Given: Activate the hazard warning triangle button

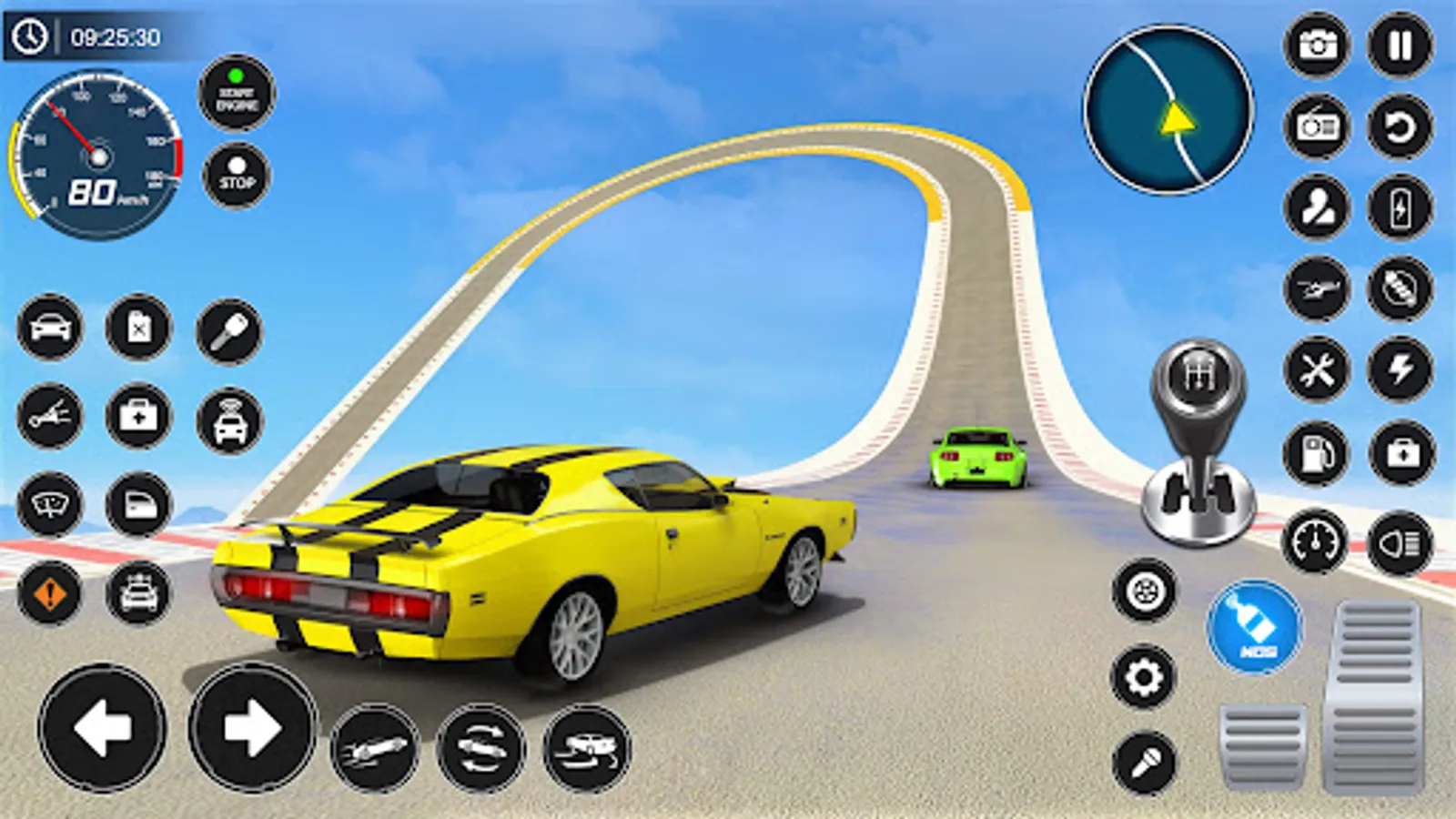Looking at the screenshot, I should click(x=50, y=594).
